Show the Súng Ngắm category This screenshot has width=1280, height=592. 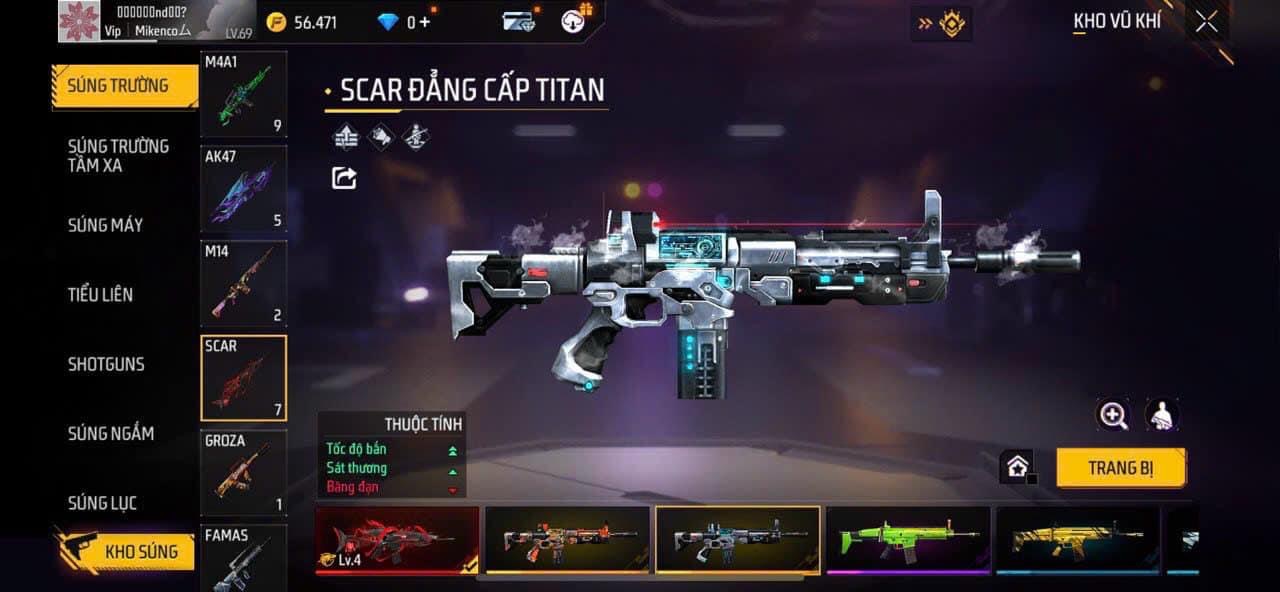tap(110, 433)
